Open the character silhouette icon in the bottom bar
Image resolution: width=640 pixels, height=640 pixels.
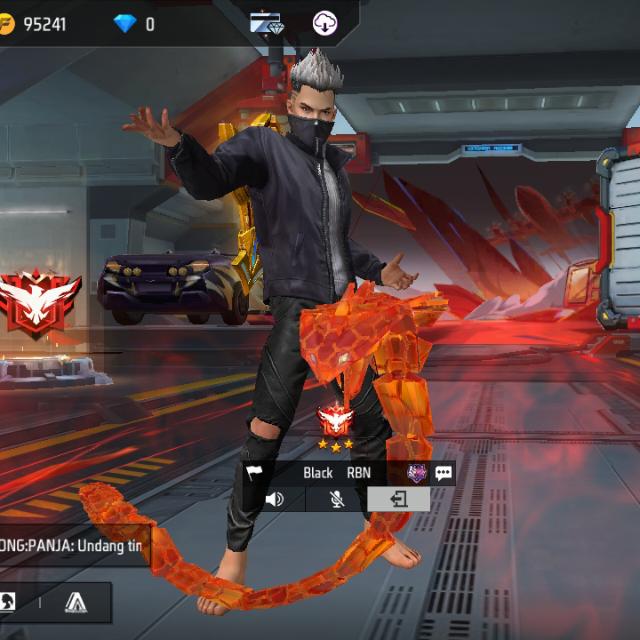tap(8, 601)
